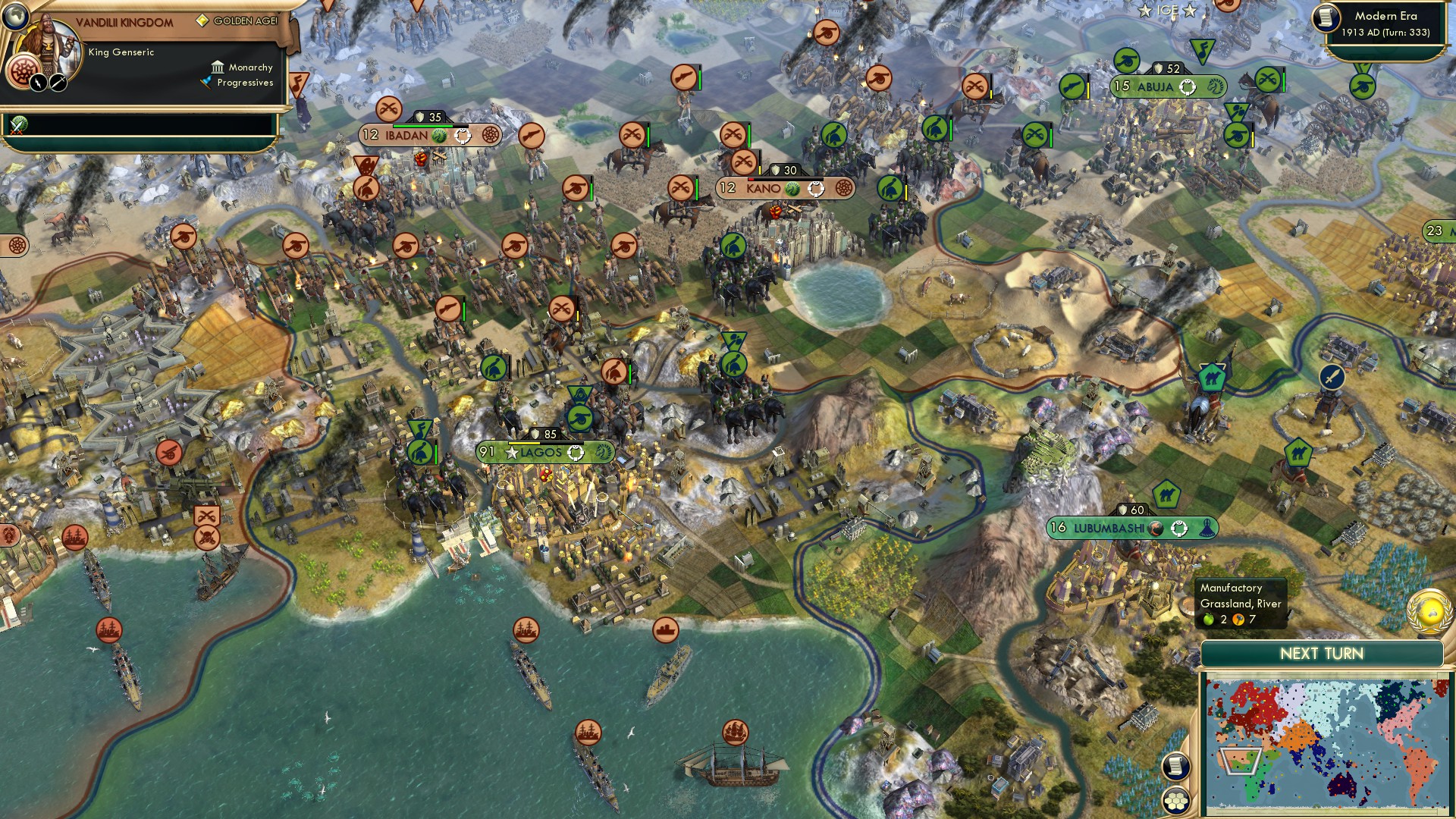Select the Abuja city banner
Image resolution: width=1456 pixels, height=819 pixels.
click(x=1168, y=87)
